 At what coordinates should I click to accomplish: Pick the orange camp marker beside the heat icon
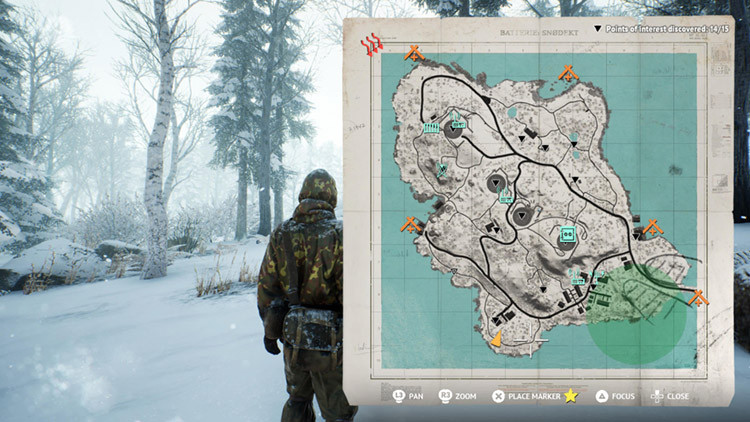click(414, 53)
